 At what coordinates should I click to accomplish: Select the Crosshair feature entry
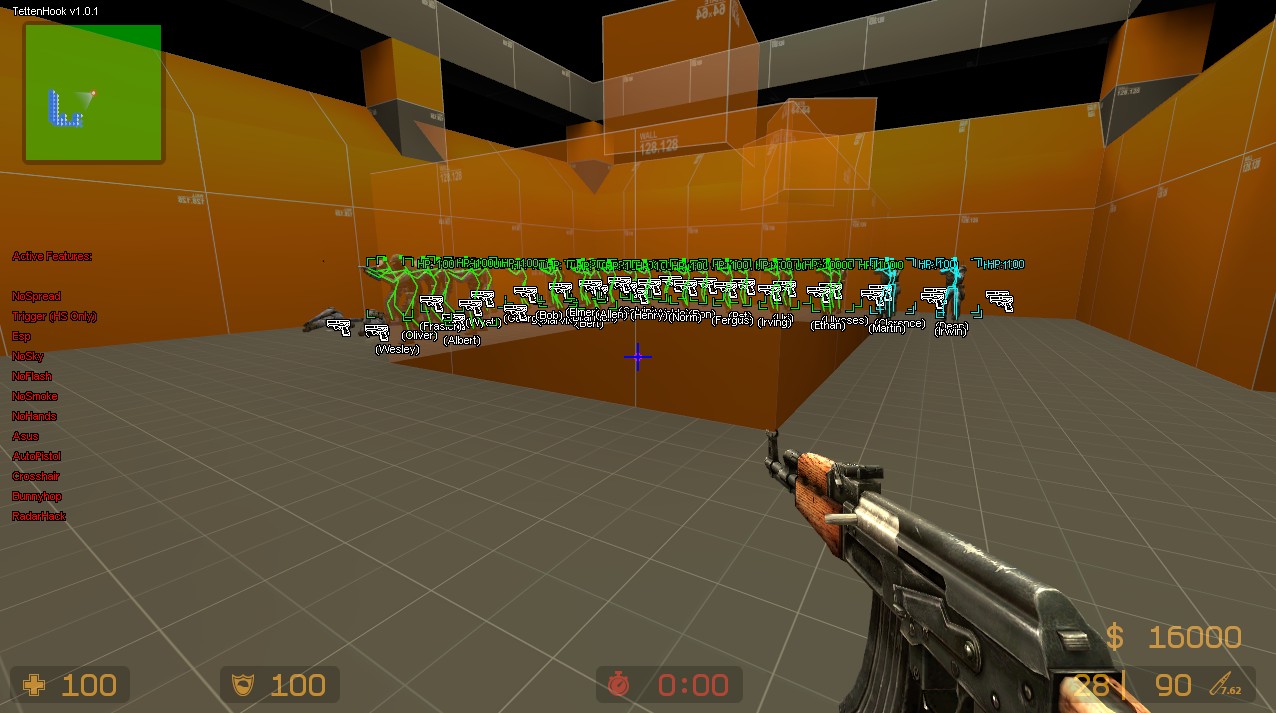[x=36, y=476]
